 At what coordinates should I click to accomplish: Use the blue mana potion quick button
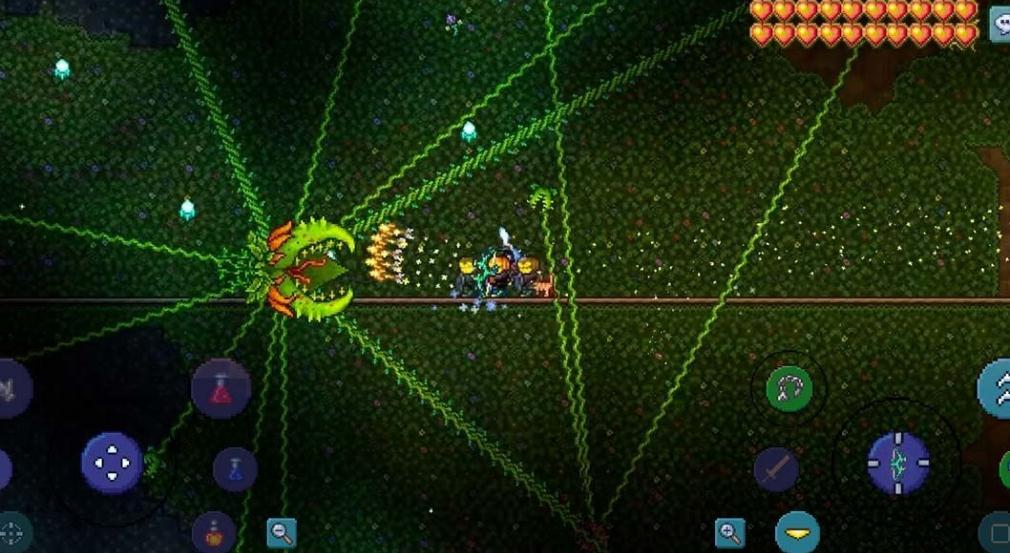tap(234, 469)
